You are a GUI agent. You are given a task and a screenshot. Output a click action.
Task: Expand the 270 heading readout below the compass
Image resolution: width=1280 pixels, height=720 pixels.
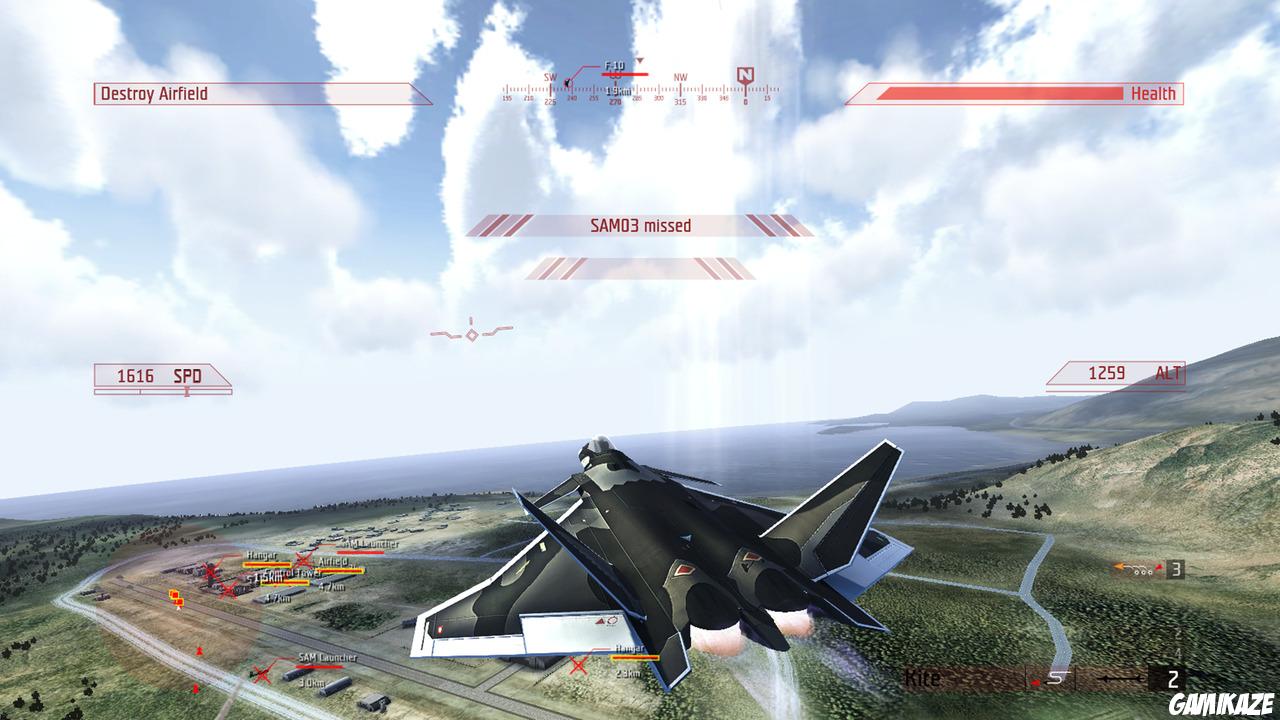coord(616,101)
